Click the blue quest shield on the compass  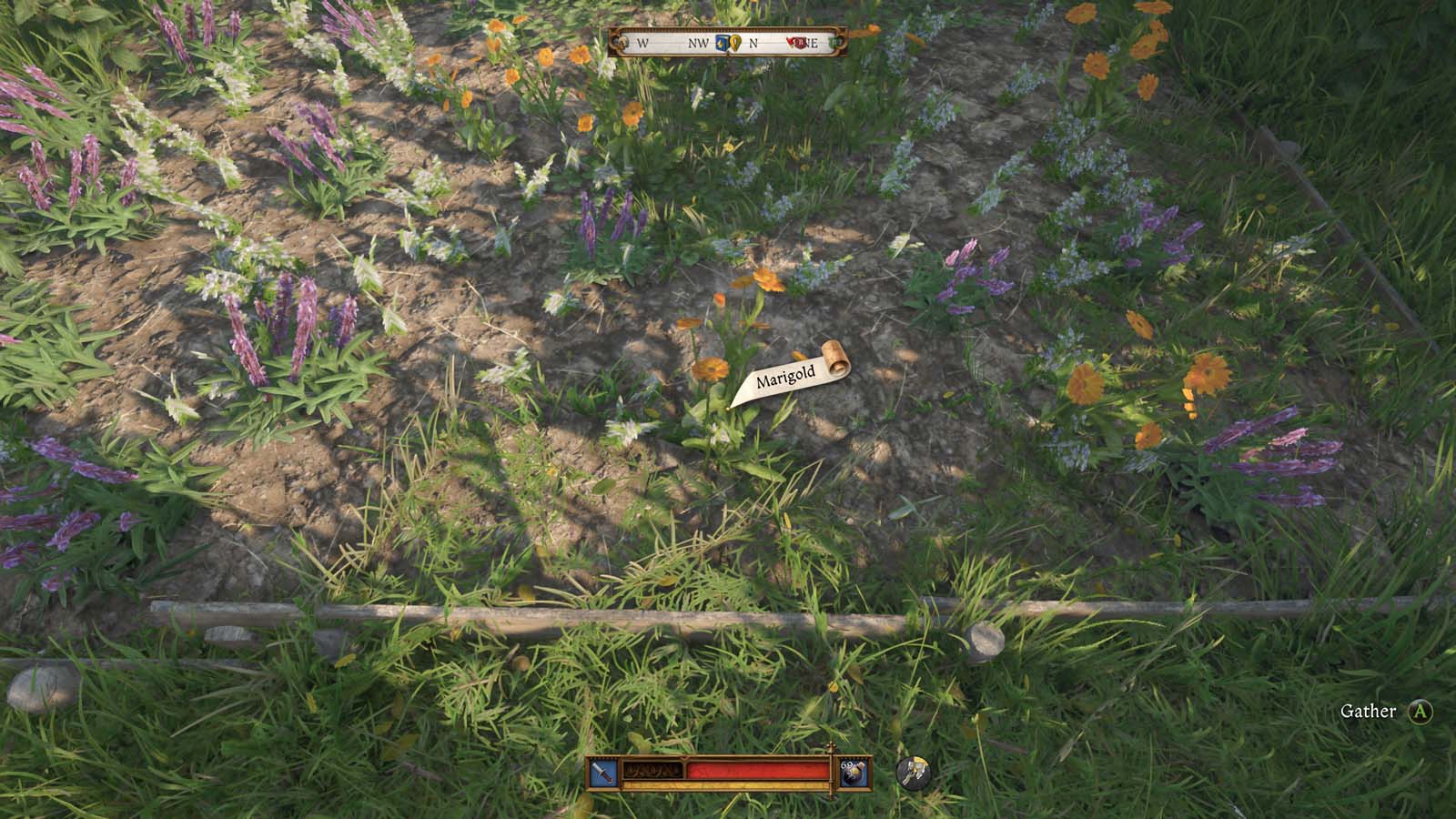point(722,43)
